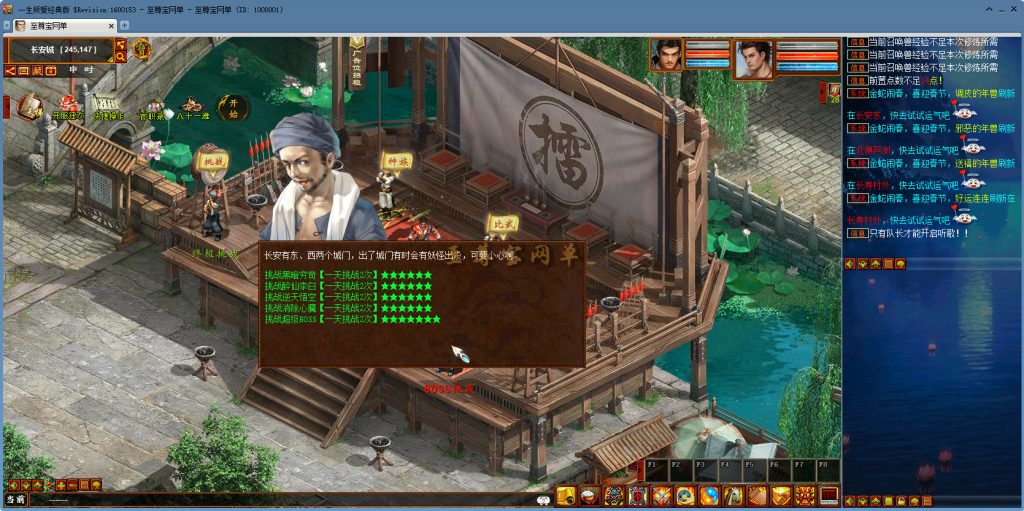1024x511 pixels.
Task: Open the rice bowl icon in bottom bar
Action: (x=589, y=495)
